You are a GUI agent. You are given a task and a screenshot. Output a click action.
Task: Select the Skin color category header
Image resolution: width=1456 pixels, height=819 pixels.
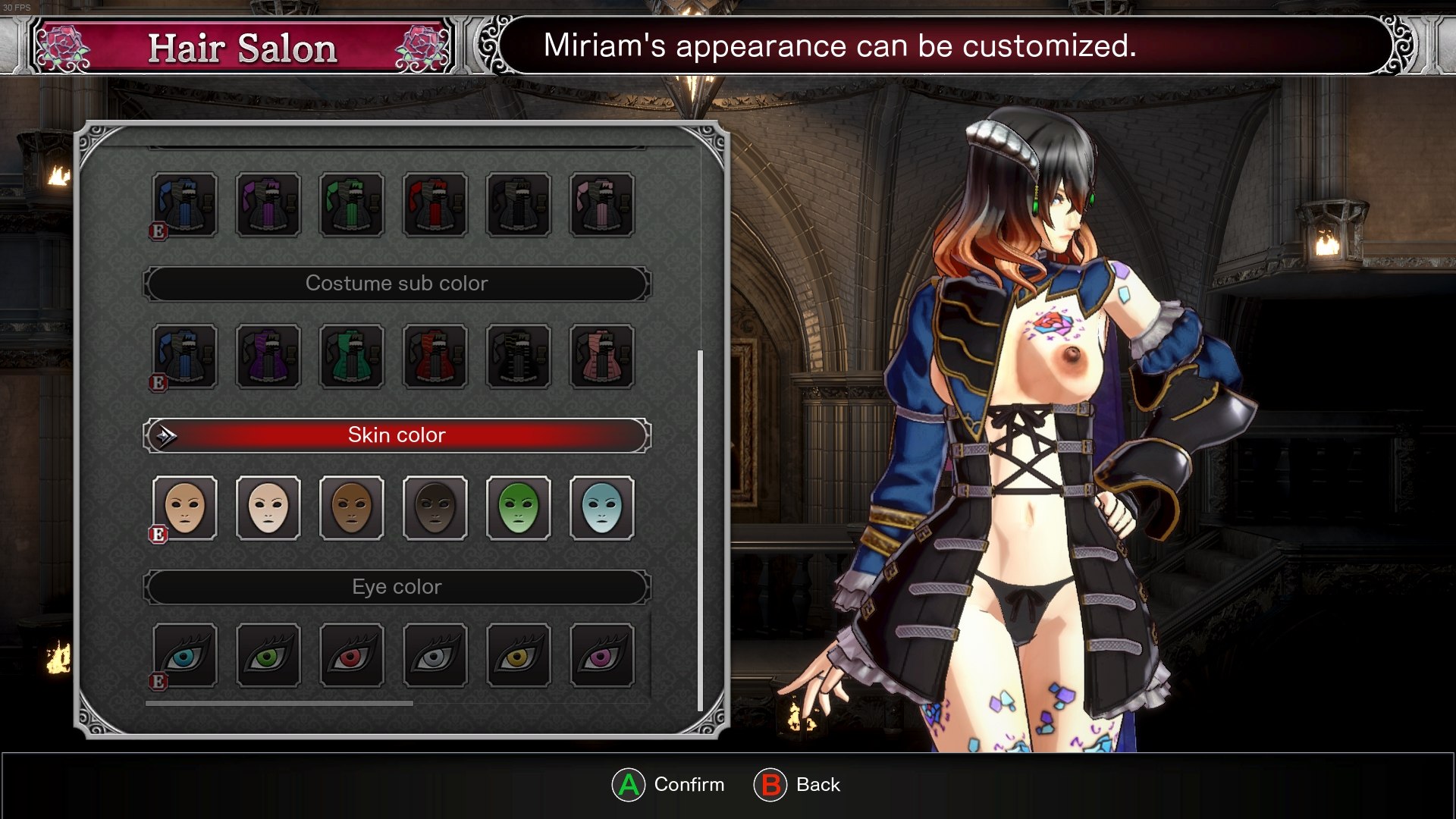click(397, 435)
